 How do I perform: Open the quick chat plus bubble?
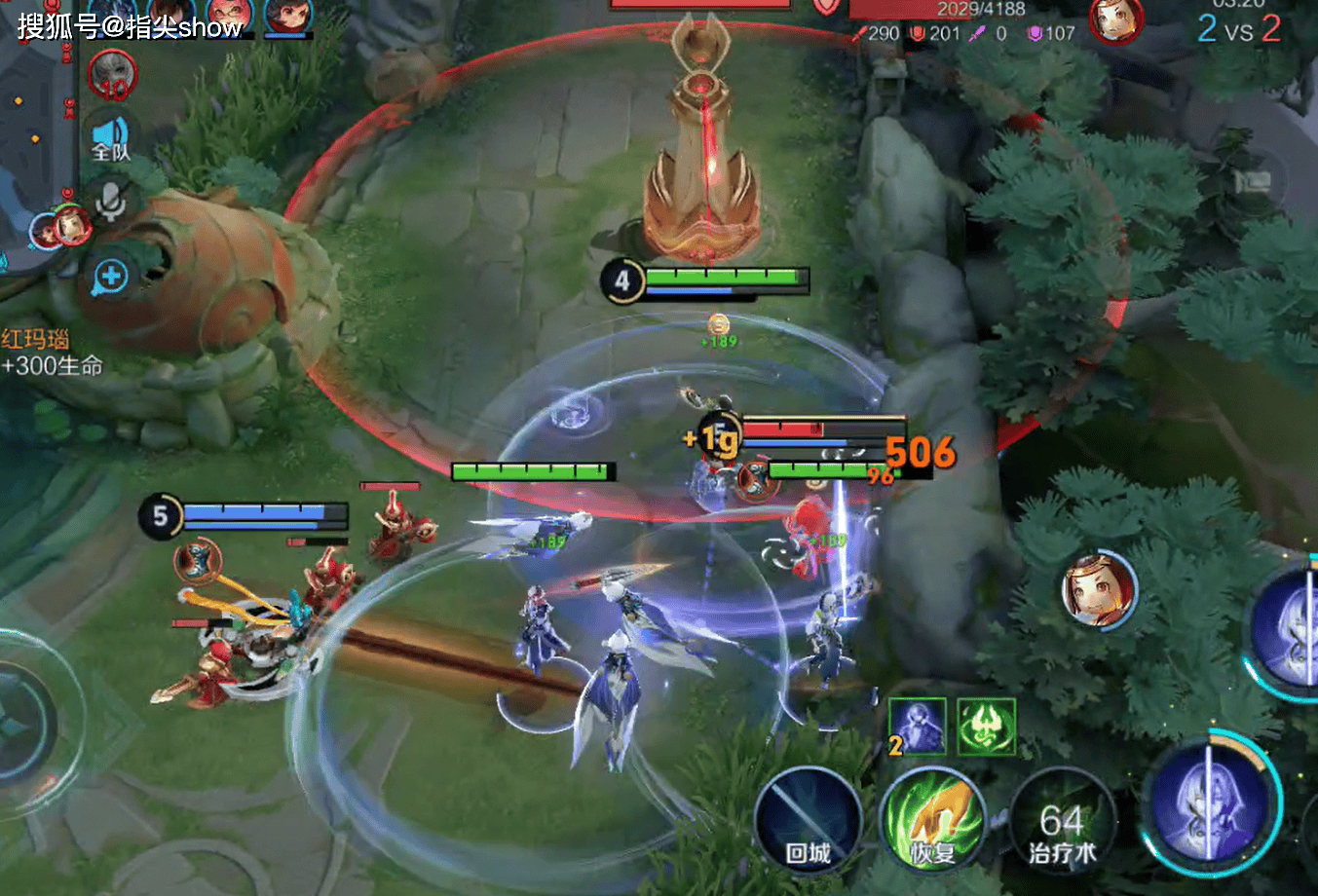pyautogui.click(x=111, y=278)
